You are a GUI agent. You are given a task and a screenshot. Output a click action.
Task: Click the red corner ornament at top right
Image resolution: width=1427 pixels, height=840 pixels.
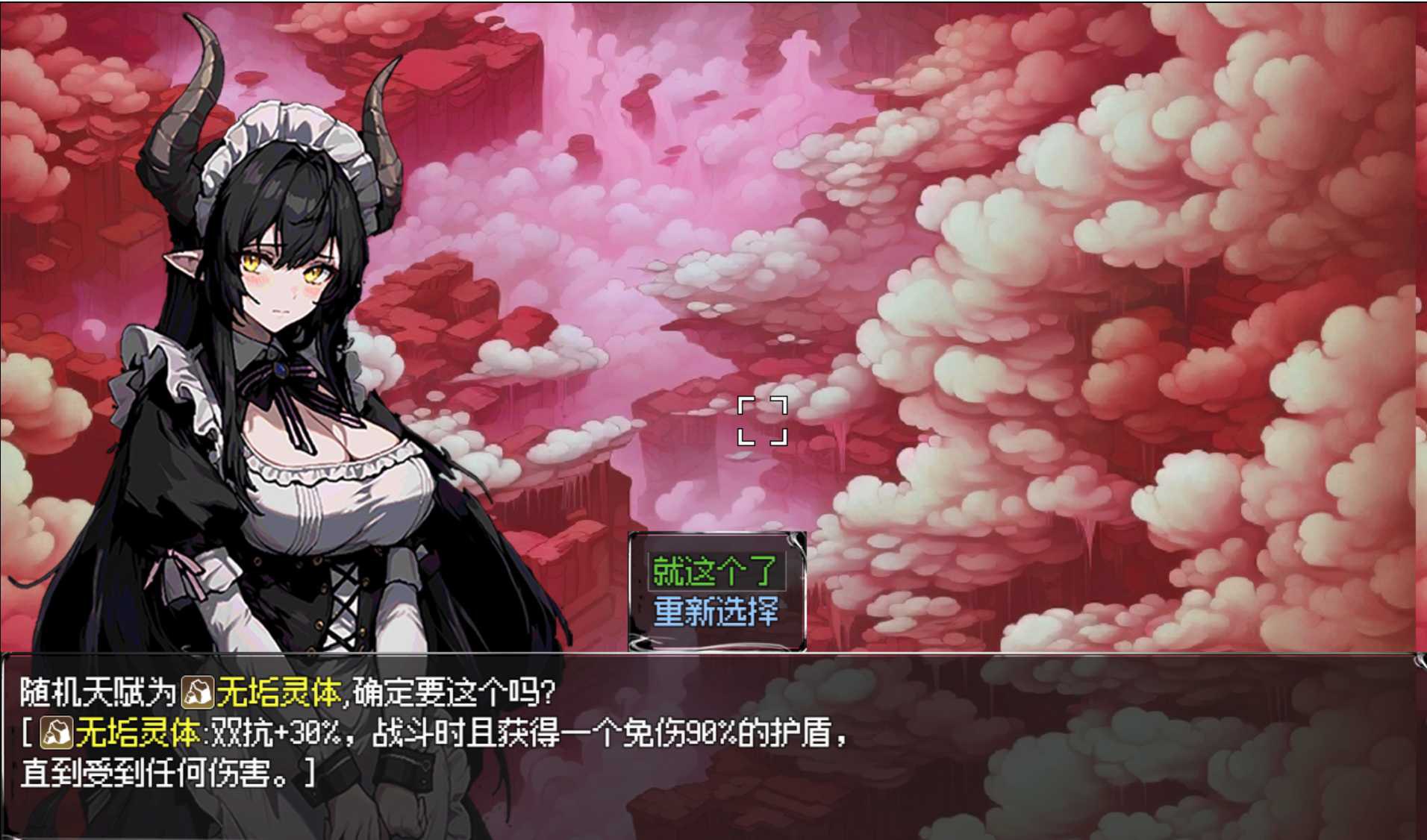[1417, 10]
